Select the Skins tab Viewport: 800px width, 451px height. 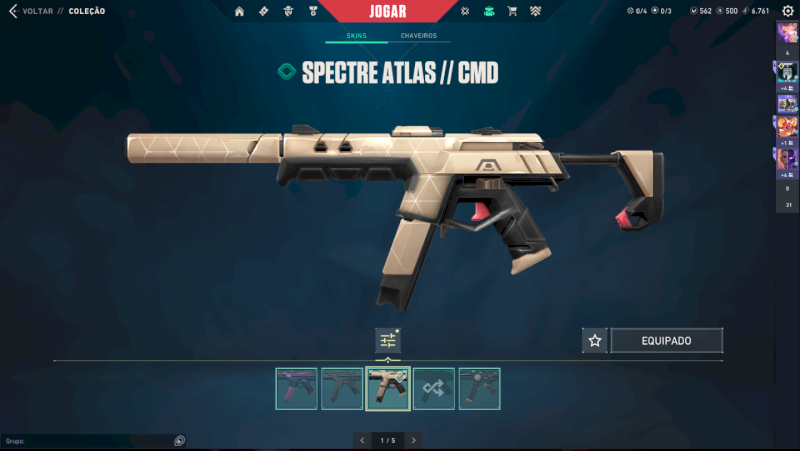pyautogui.click(x=356, y=36)
